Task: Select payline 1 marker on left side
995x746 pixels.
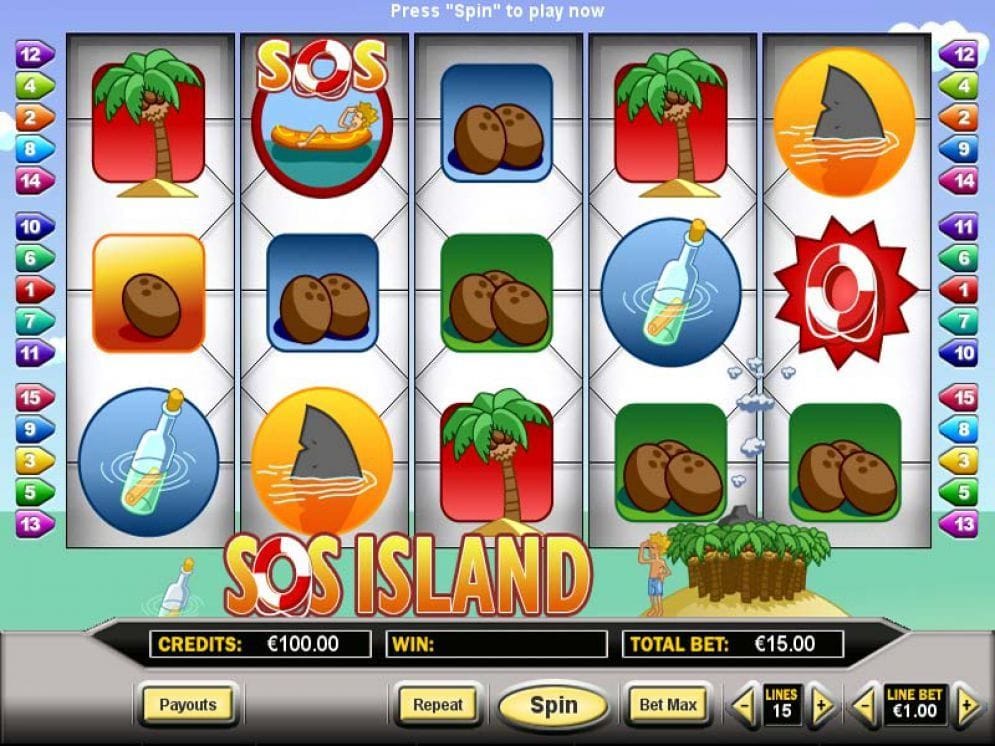Action: pyautogui.click(x=33, y=290)
